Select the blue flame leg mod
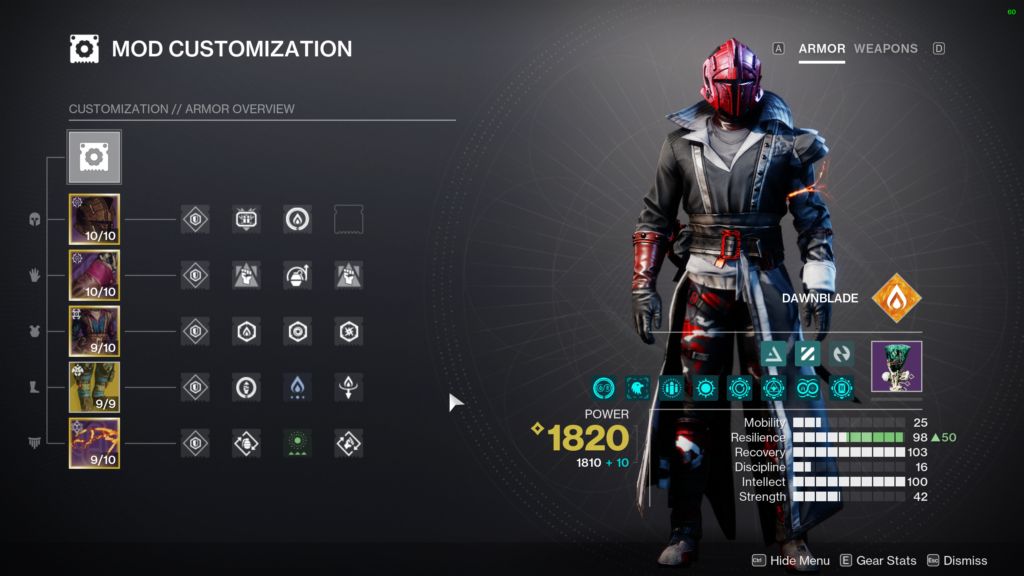Screen dimensions: 1024x576 click(297, 387)
